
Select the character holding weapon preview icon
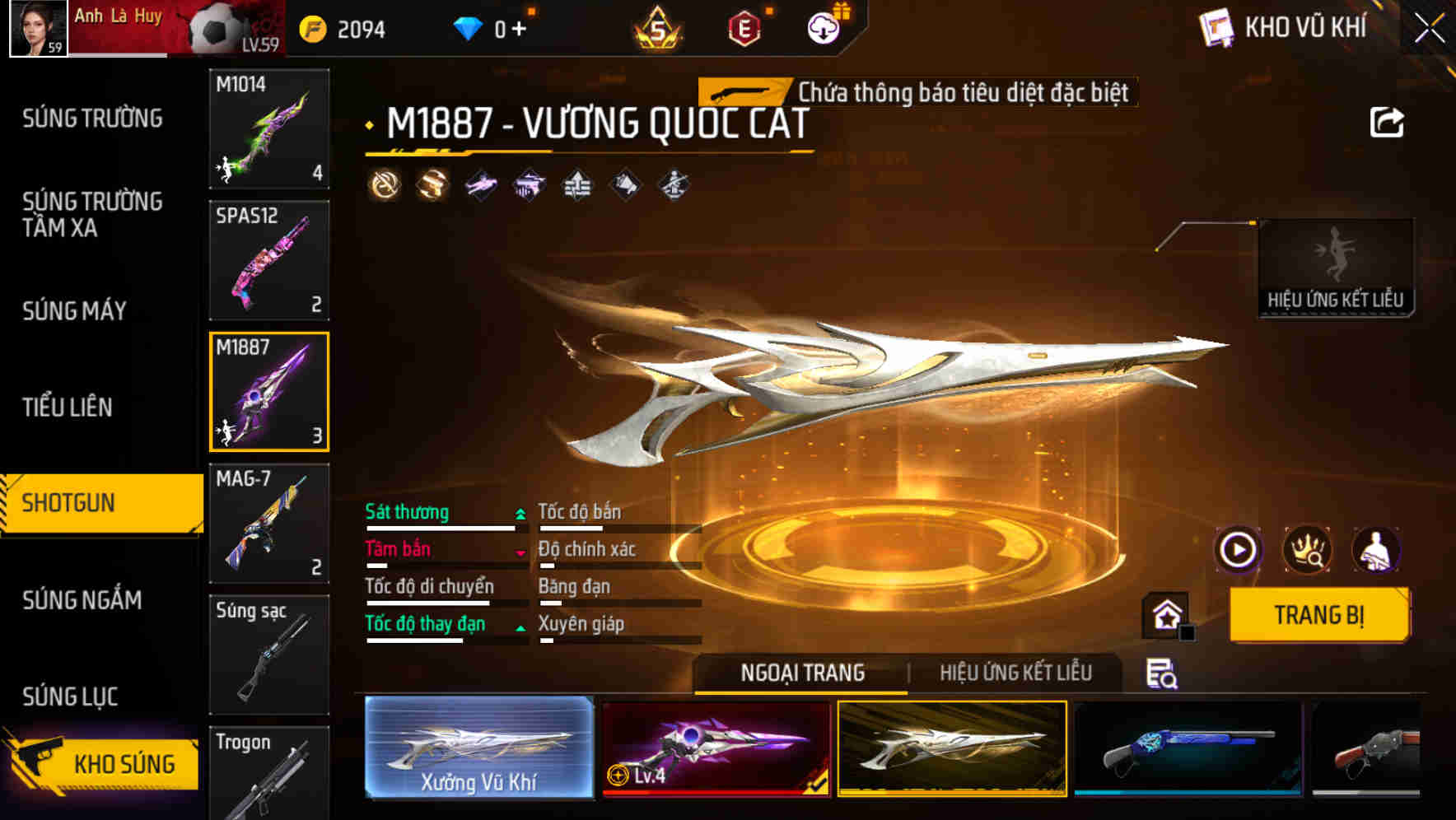coord(1375,551)
